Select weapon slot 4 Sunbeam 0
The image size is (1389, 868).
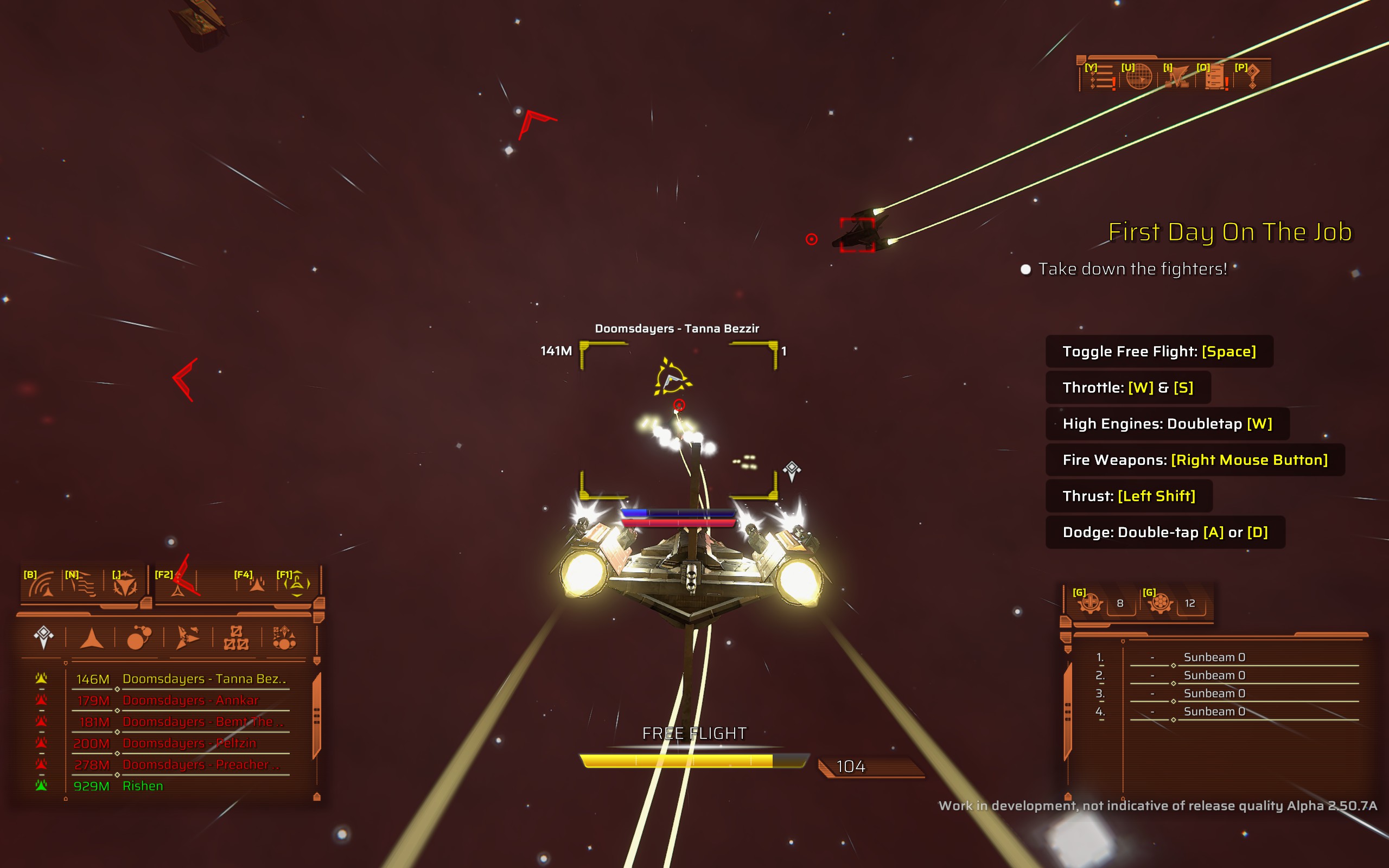[1214, 712]
